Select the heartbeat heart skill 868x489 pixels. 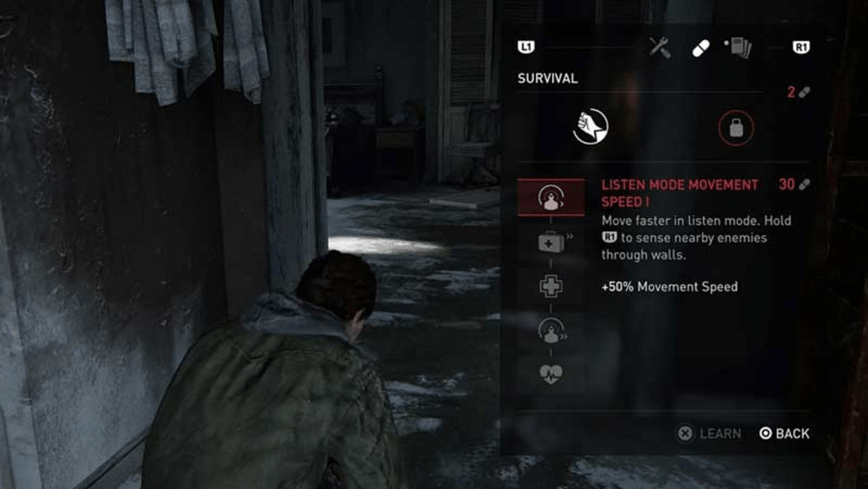(x=551, y=374)
